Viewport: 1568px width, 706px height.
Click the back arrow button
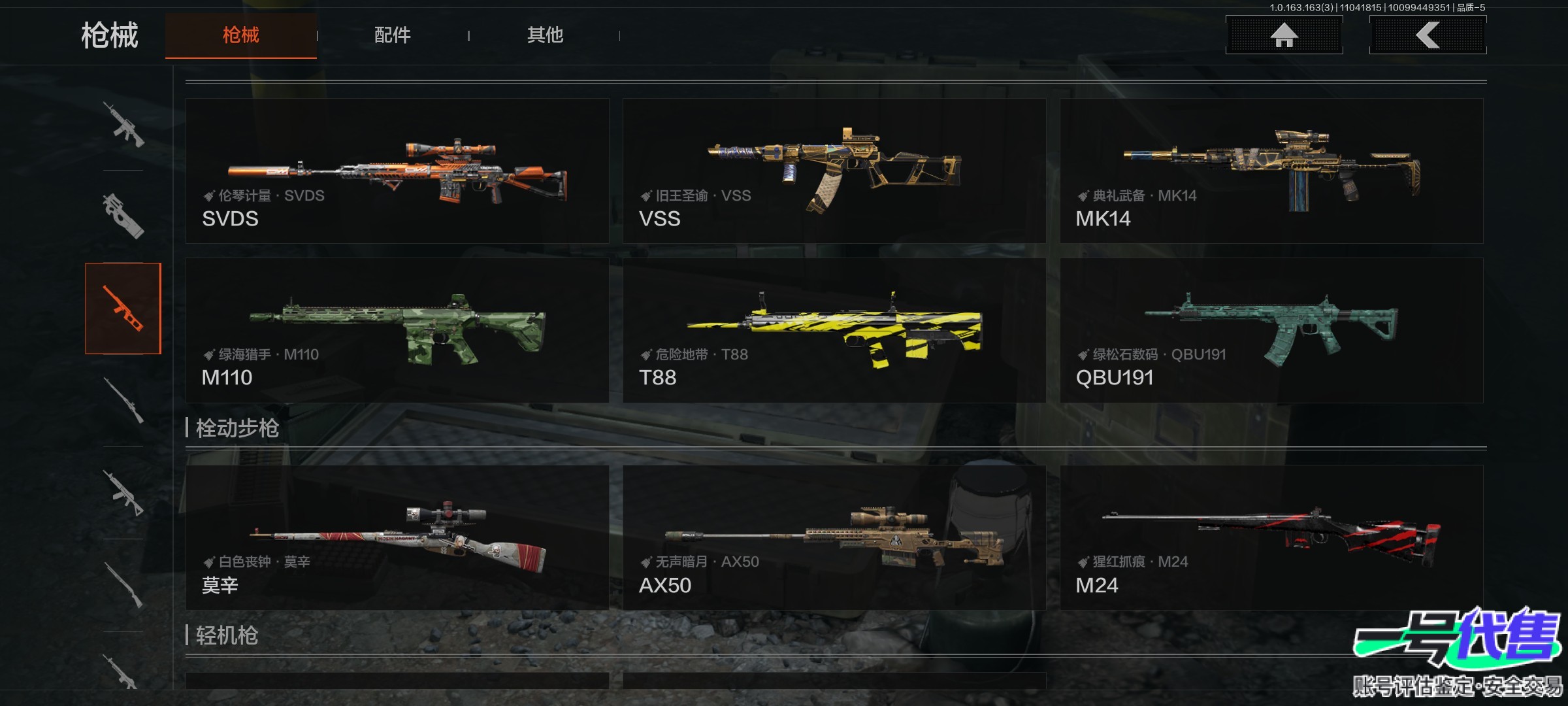pos(1428,35)
